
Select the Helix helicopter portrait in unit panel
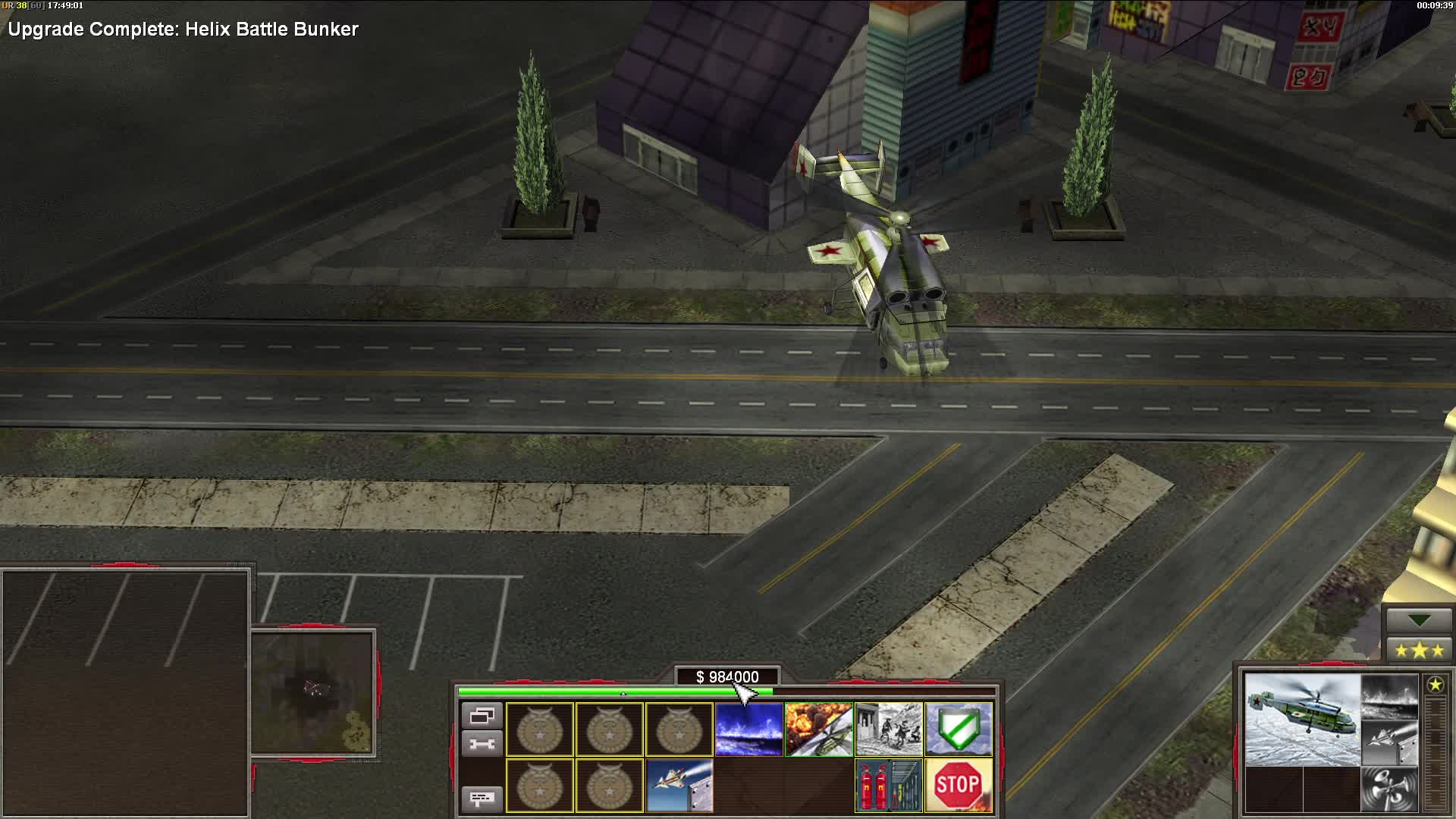[1304, 720]
